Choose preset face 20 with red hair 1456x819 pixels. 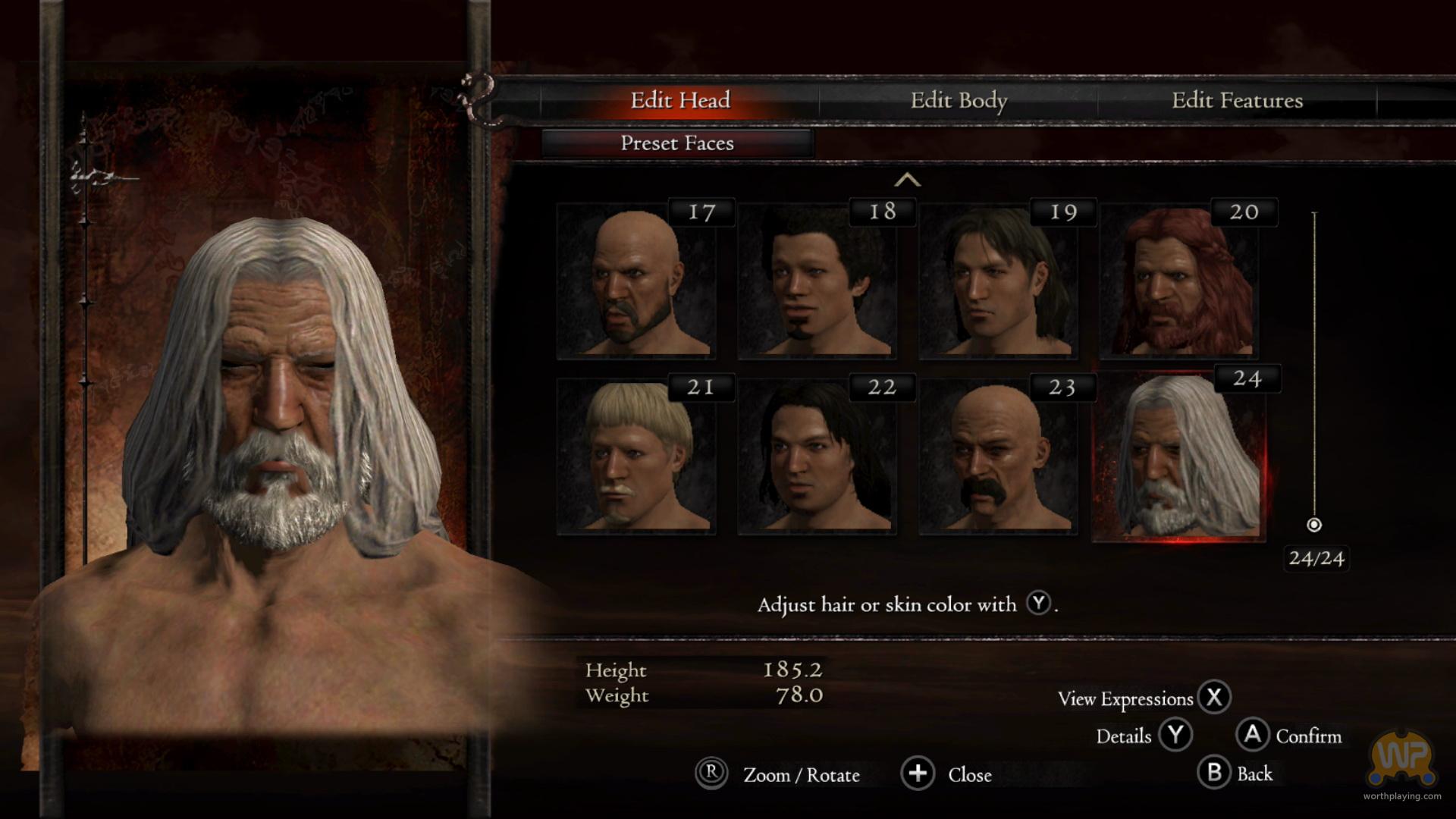pyautogui.click(x=1179, y=281)
